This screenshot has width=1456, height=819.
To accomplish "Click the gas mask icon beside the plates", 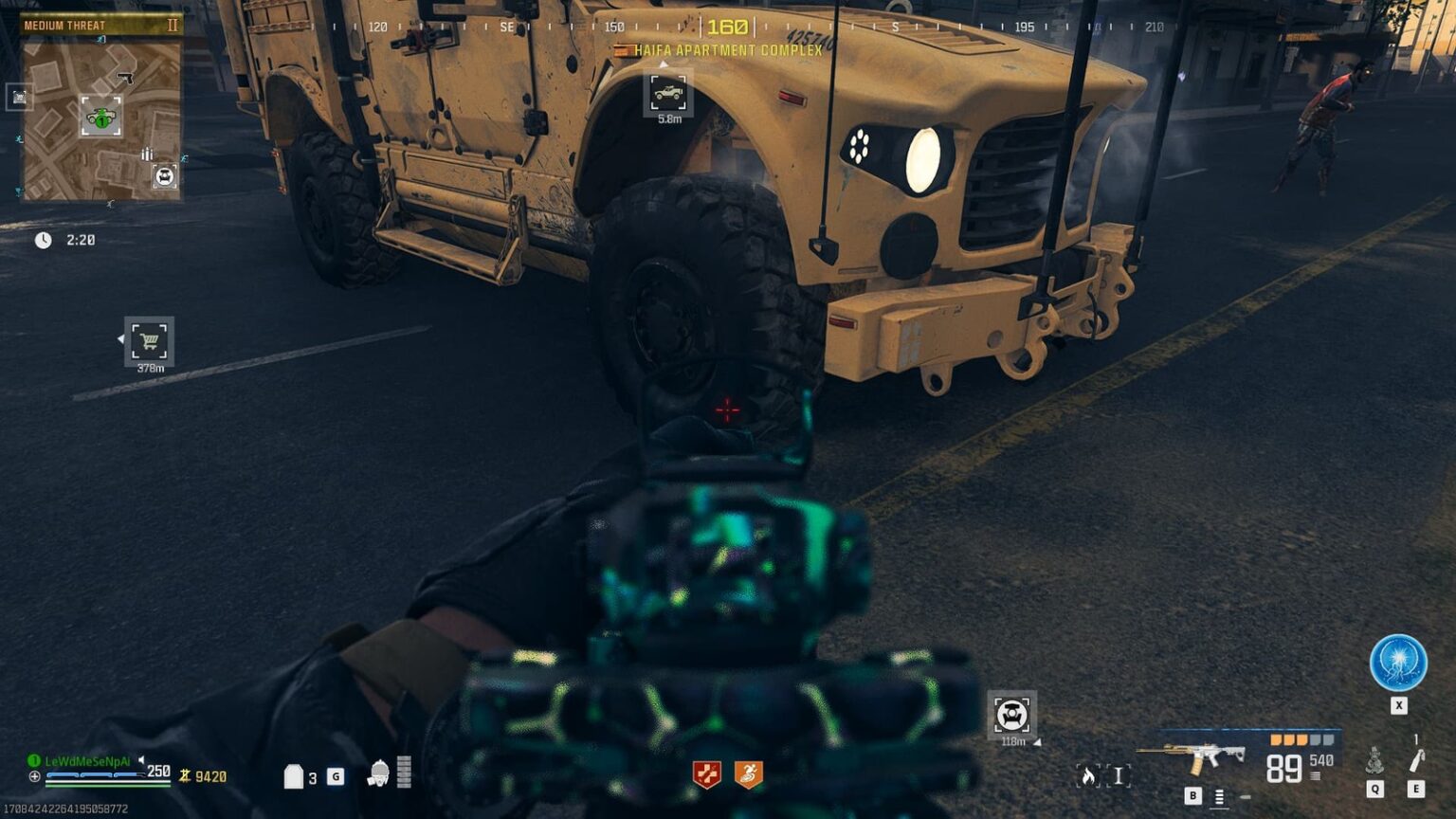I will tap(378, 772).
